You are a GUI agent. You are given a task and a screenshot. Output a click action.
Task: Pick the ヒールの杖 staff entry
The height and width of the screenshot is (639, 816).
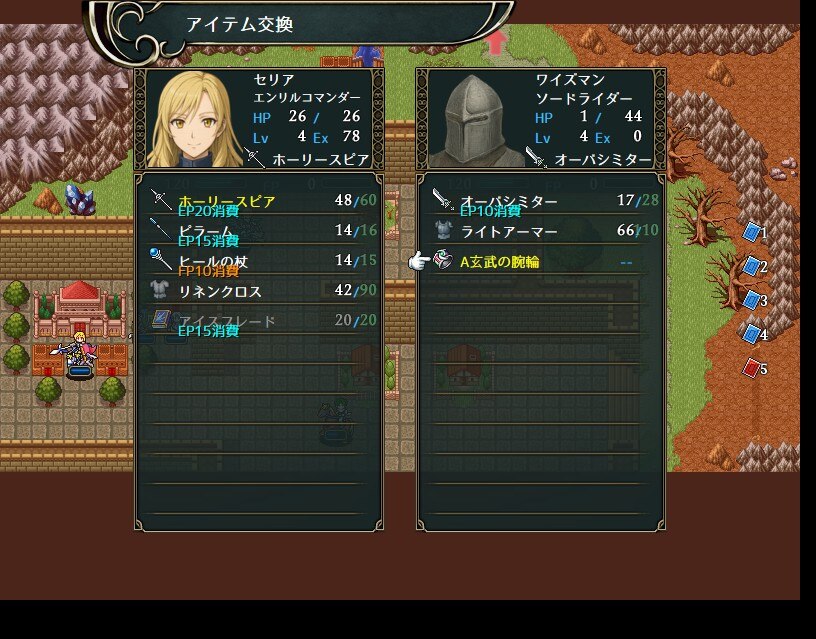(258, 261)
